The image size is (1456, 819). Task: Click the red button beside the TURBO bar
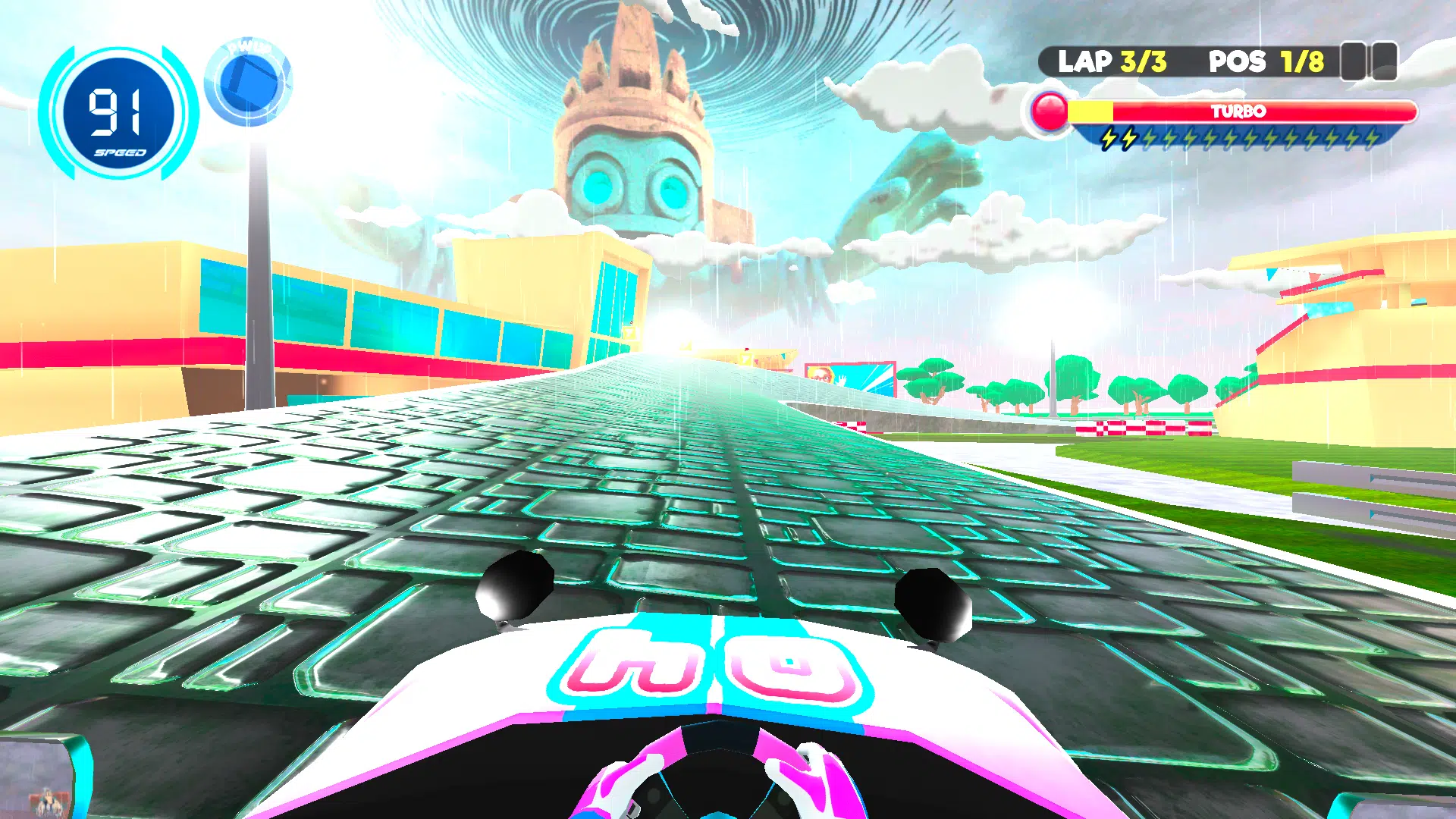pos(1049,111)
